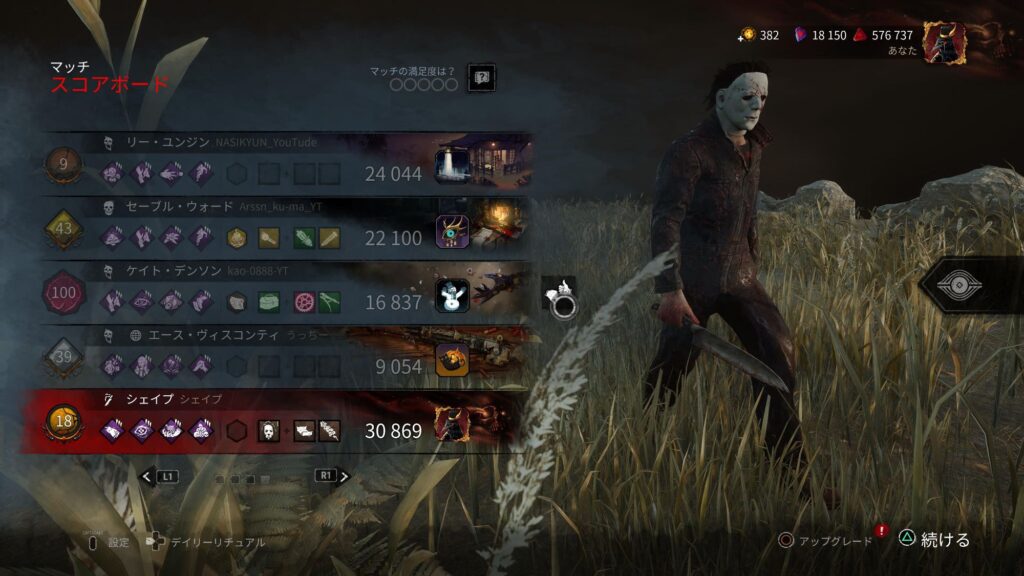Open the eye emblem panel on right edge

(x=966, y=286)
